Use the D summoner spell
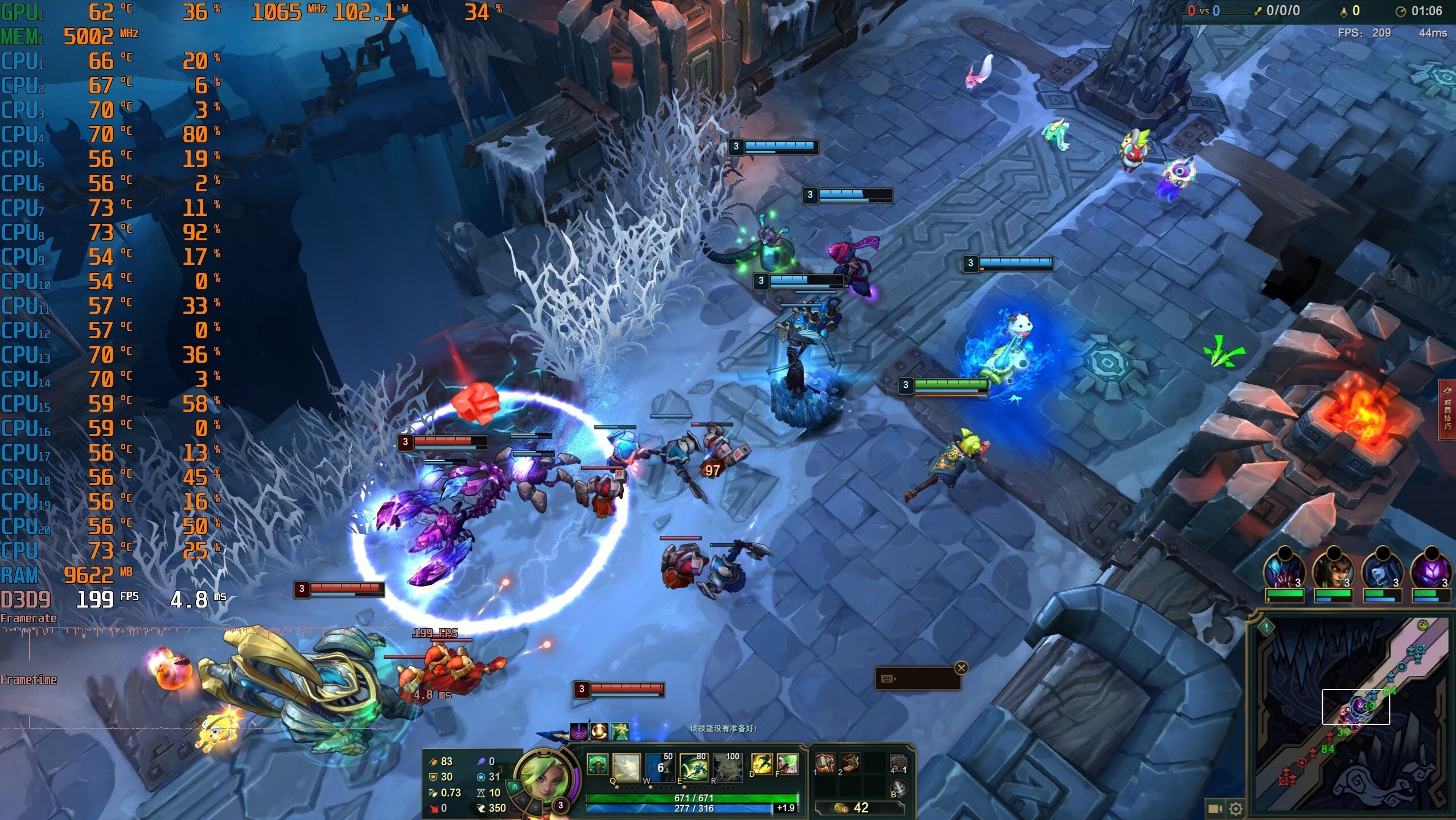 pyautogui.click(x=762, y=764)
